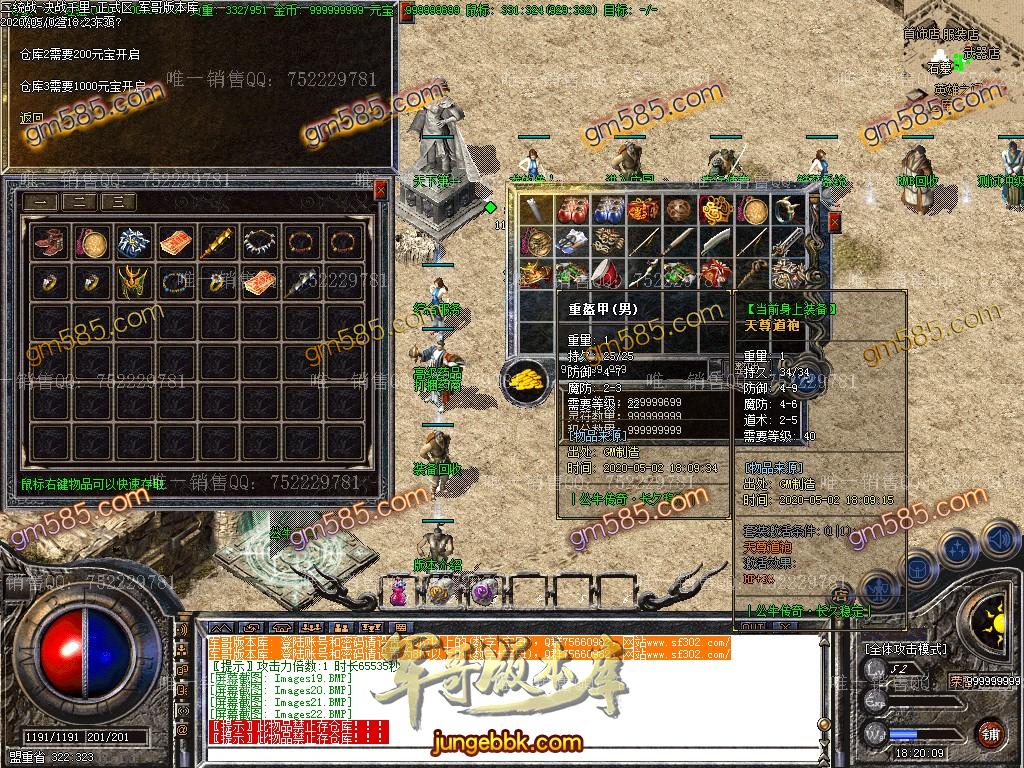
Task: Select the jade dragon ring in bag
Action: [x=786, y=211]
